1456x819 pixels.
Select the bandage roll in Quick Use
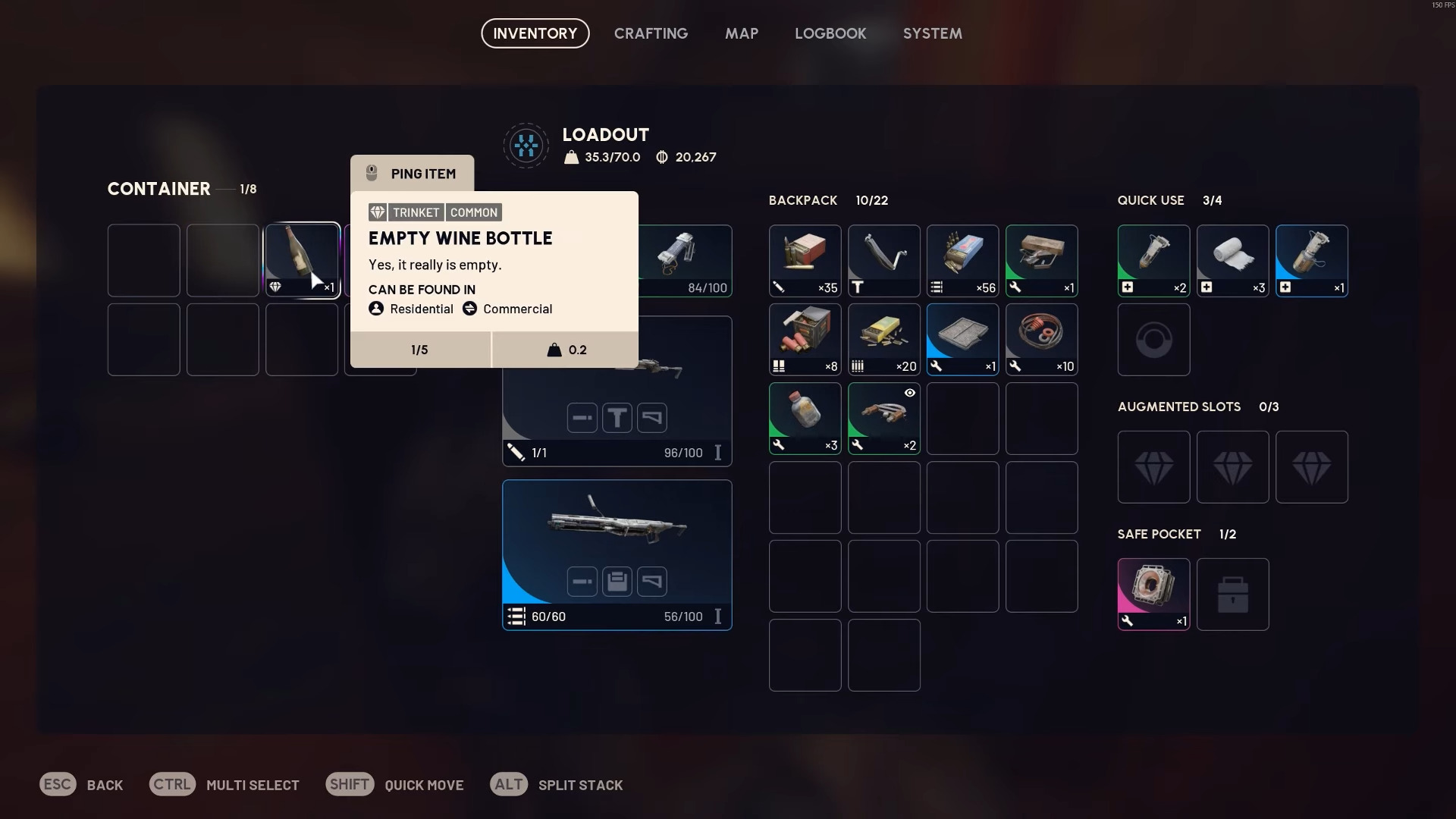point(1232,260)
